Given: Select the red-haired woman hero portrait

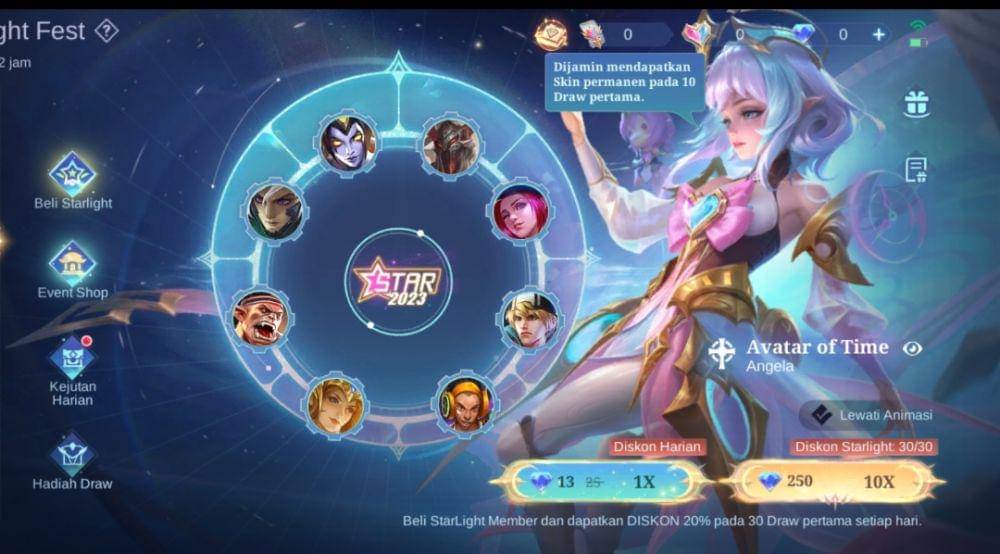Looking at the screenshot, I should [520, 211].
